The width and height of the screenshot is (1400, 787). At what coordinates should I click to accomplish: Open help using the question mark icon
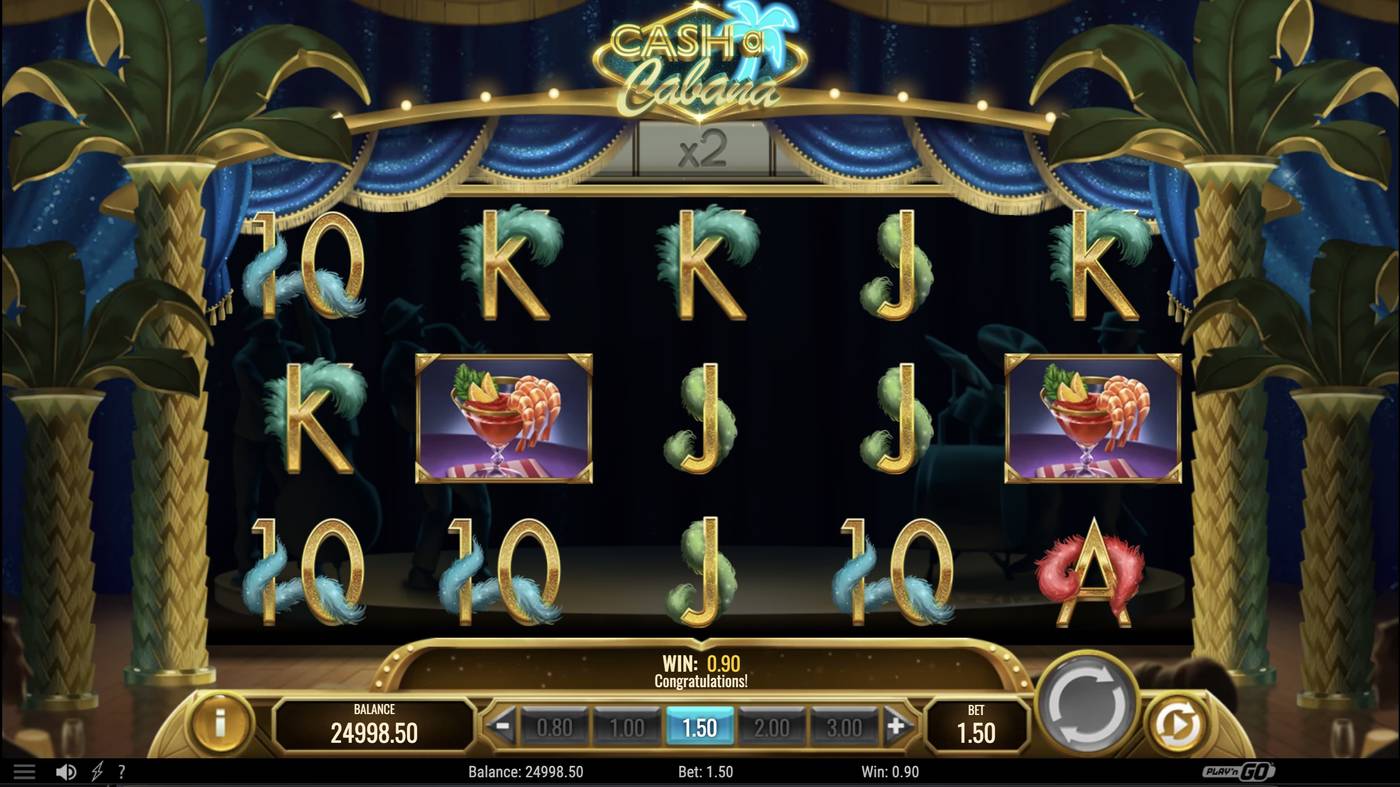point(122,770)
